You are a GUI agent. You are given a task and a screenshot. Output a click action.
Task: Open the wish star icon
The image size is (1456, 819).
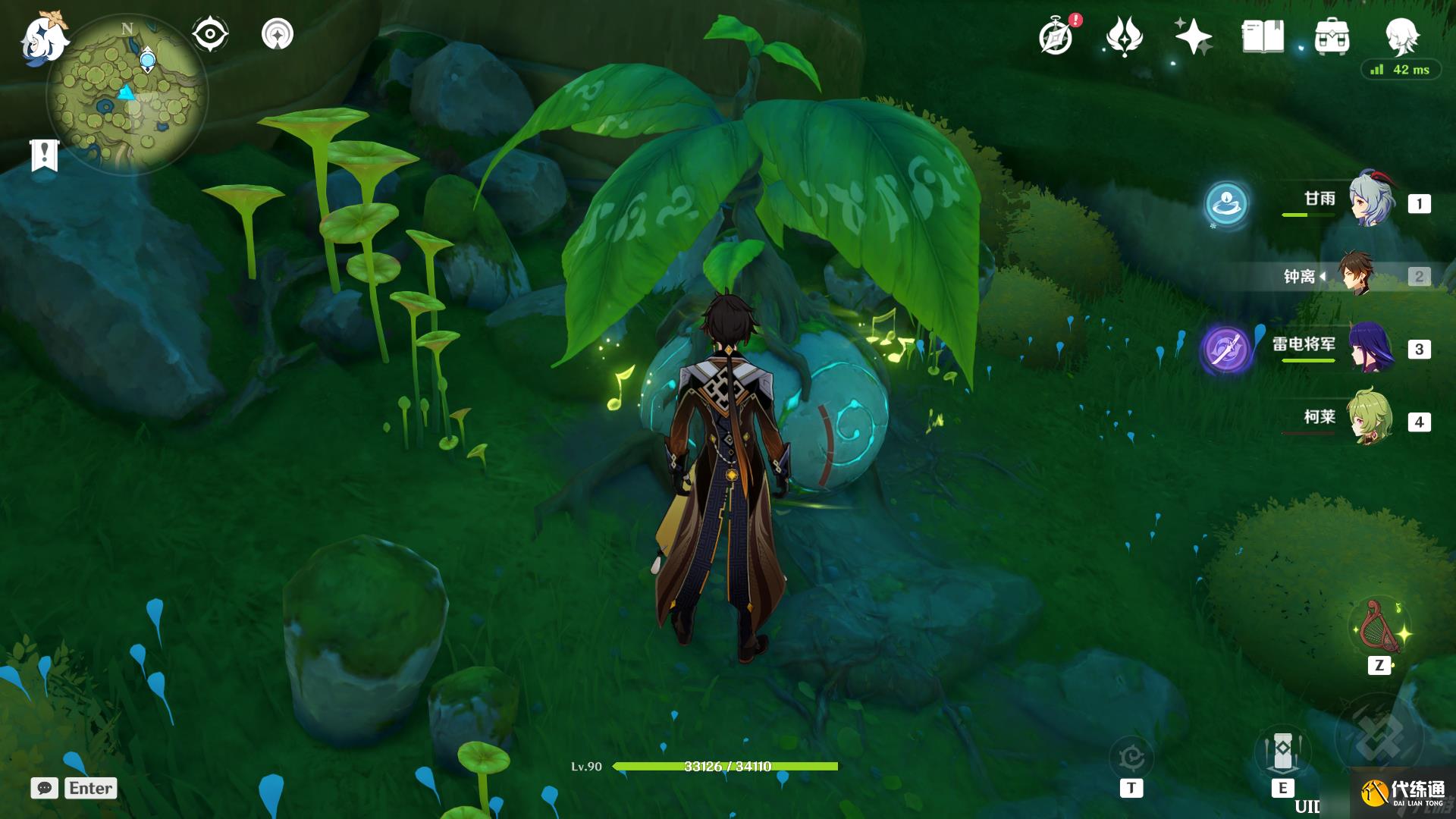tap(1192, 36)
